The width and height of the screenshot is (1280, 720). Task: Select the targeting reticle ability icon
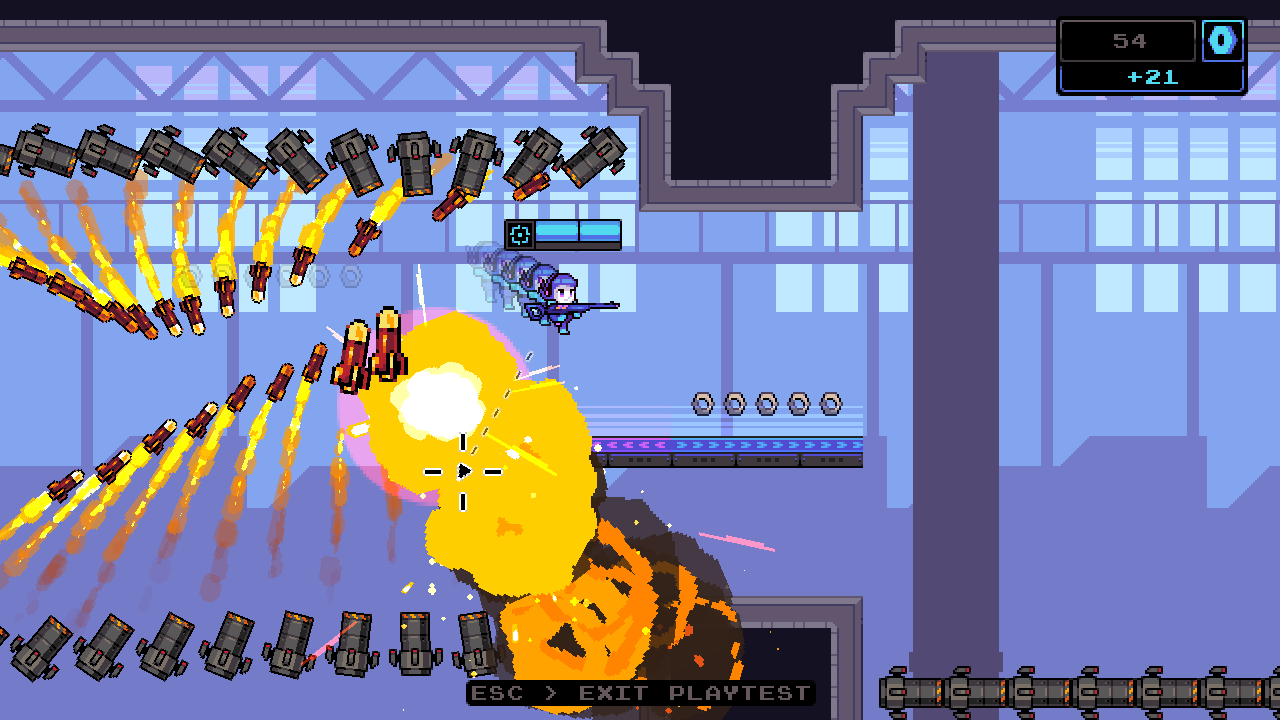click(x=520, y=235)
